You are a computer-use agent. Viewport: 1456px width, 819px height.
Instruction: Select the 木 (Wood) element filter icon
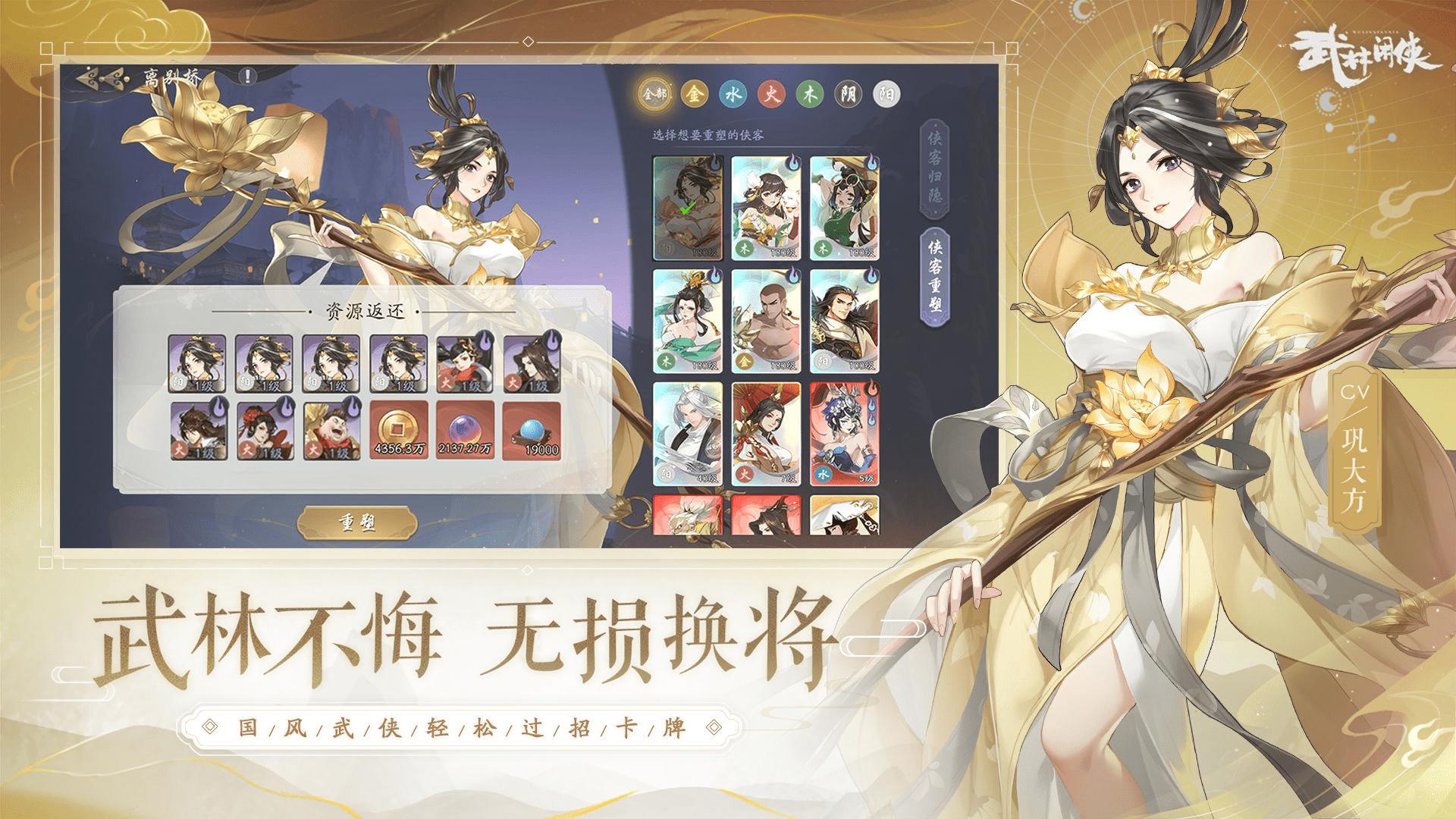(x=809, y=91)
